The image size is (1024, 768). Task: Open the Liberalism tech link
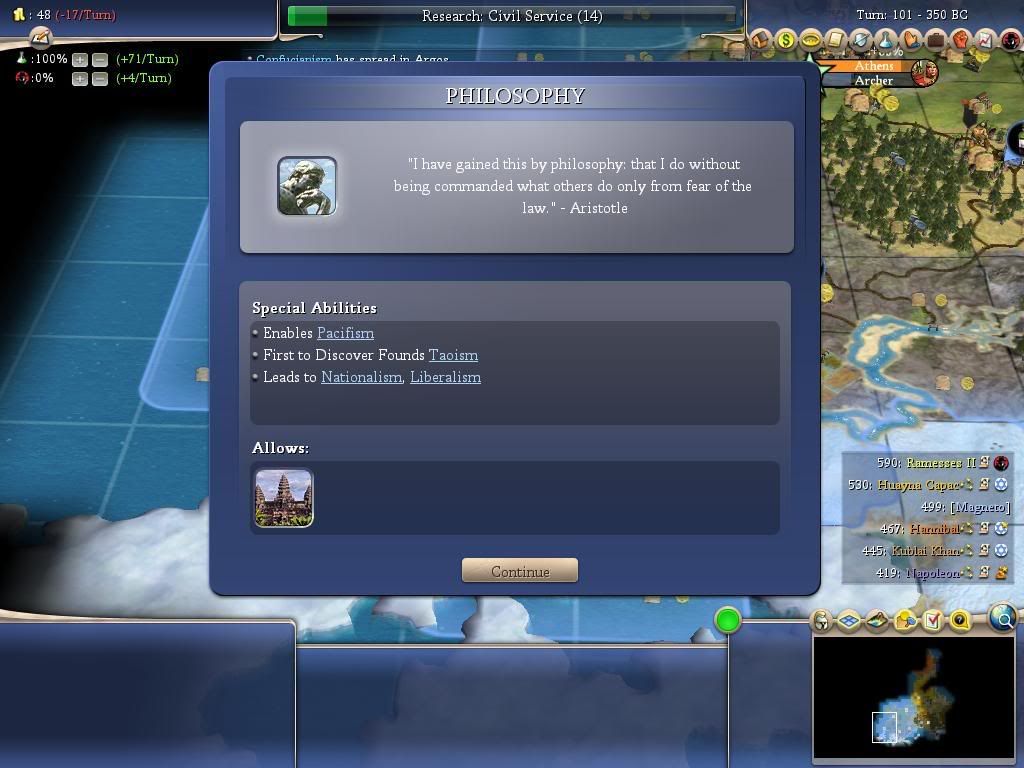pos(445,377)
